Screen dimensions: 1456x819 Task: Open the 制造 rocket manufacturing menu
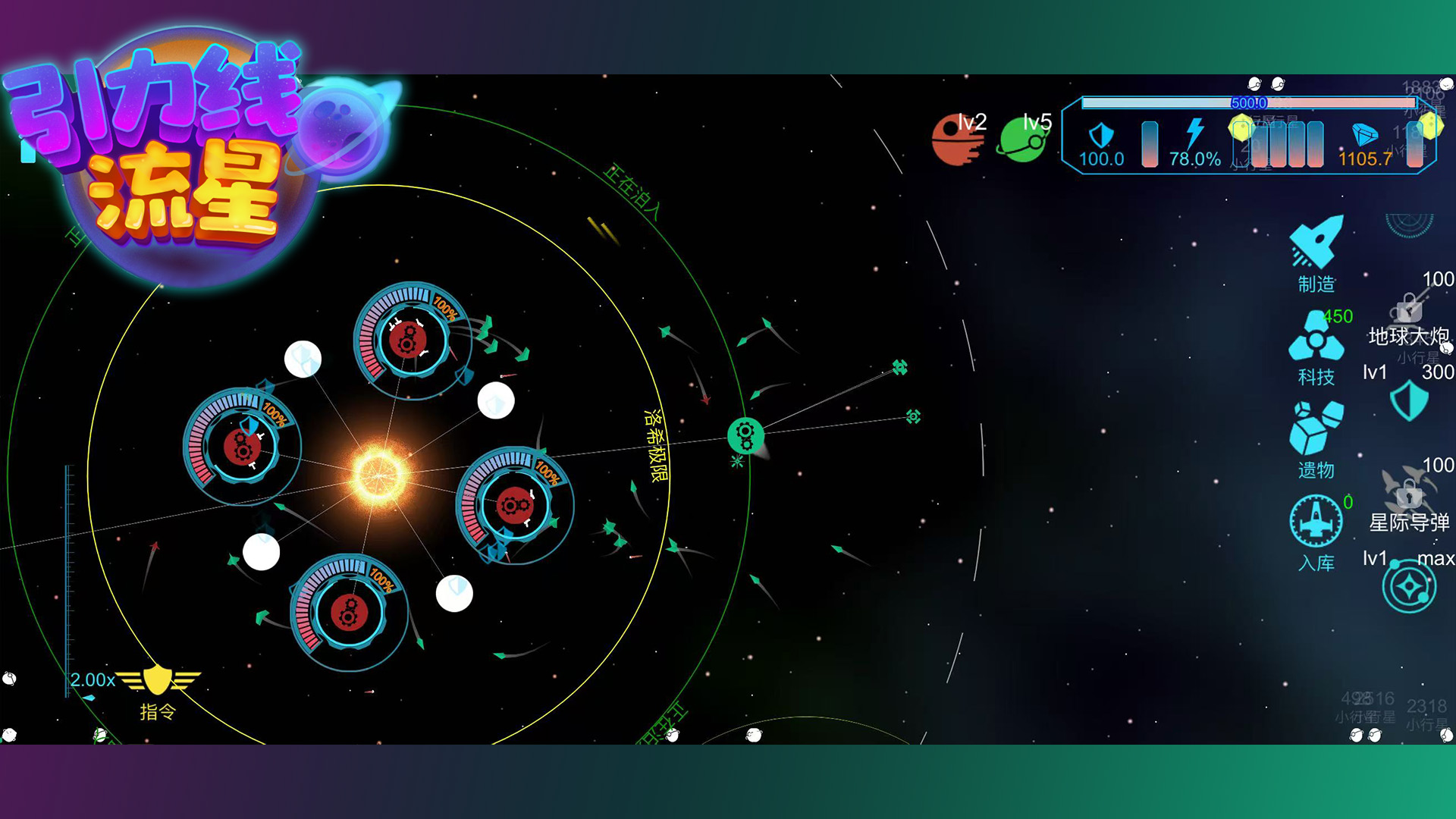click(1316, 244)
